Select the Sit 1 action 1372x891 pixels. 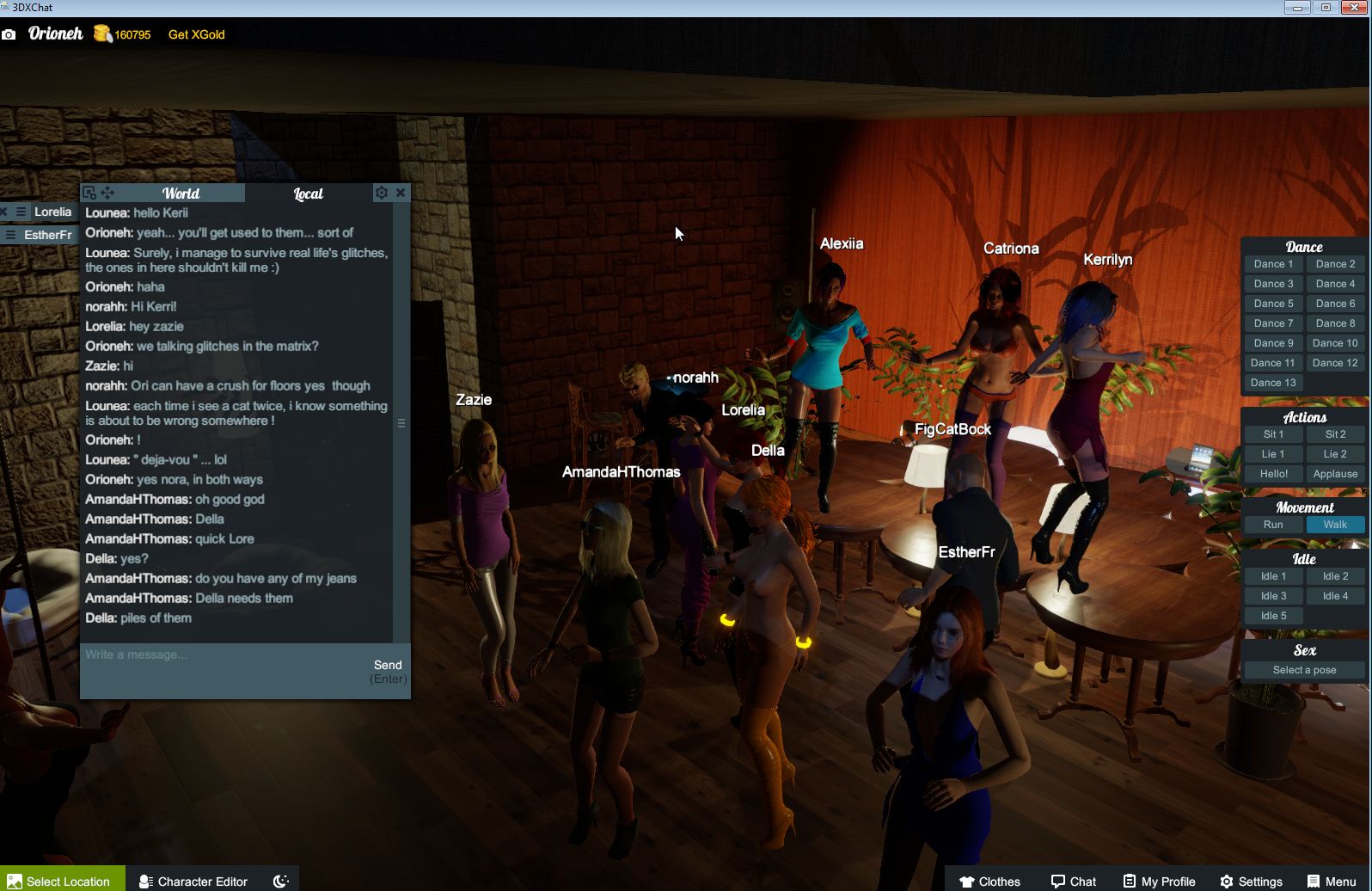pos(1272,434)
